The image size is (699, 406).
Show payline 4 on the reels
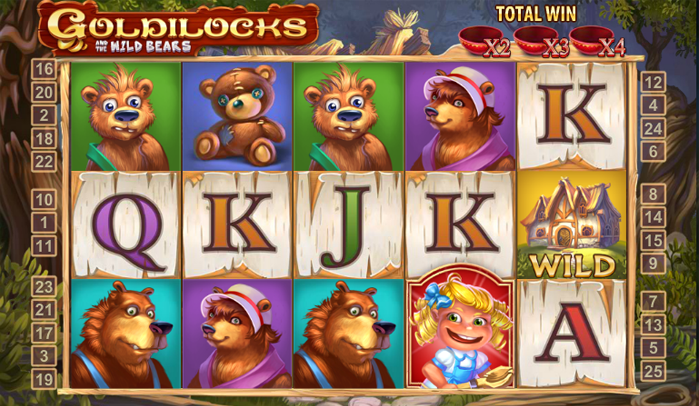pyautogui.click(x=653, y=105)
